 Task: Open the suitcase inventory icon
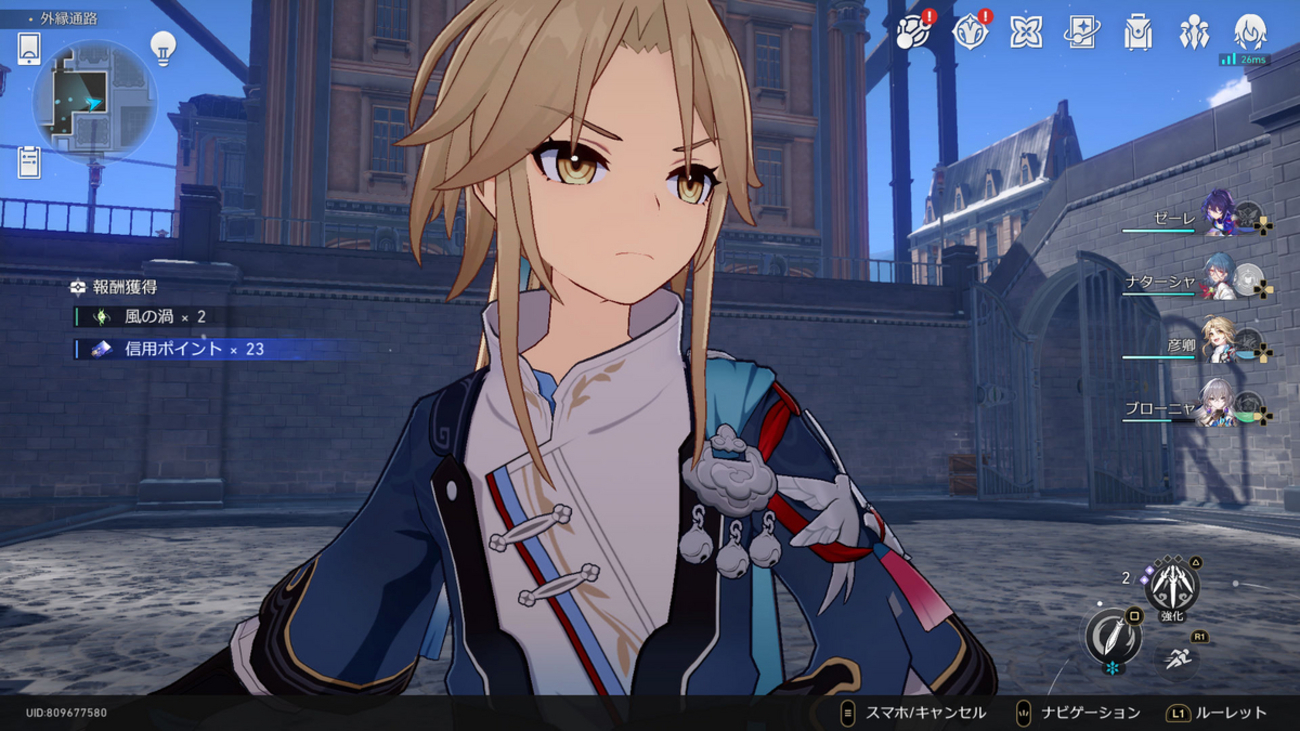click(1138, 32)
